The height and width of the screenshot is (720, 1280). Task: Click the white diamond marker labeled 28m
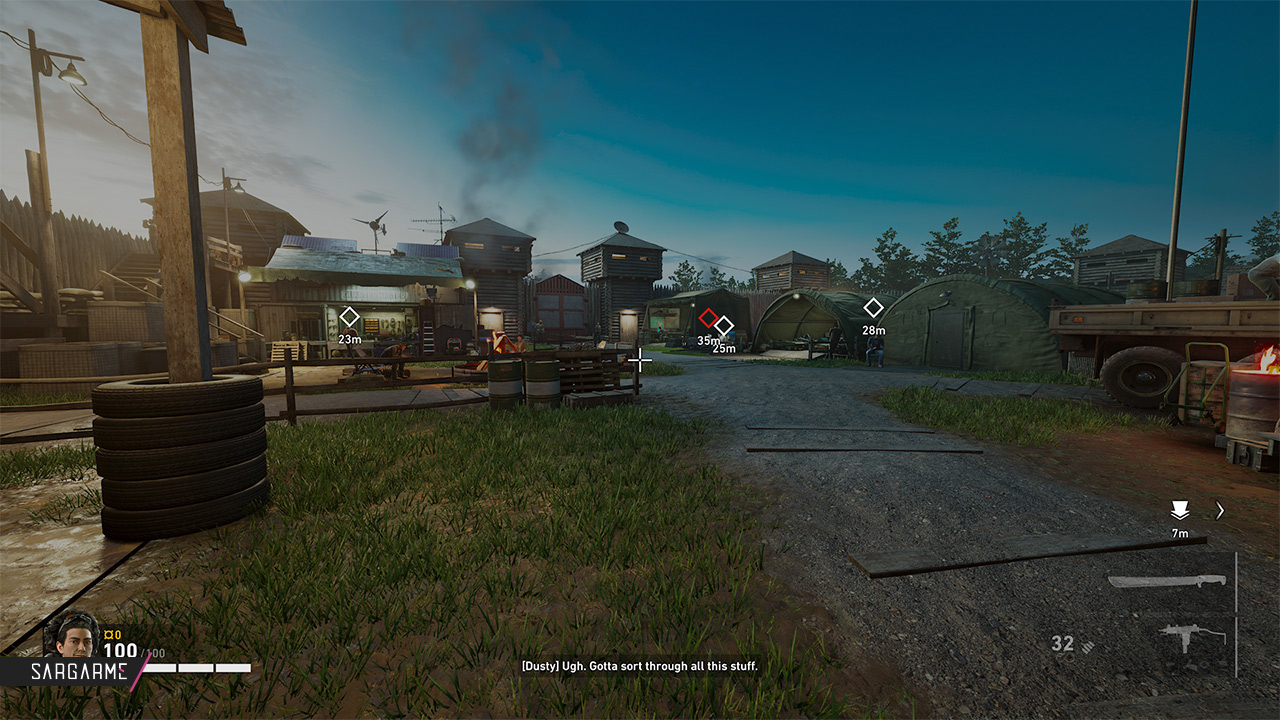tap(873, 308)
